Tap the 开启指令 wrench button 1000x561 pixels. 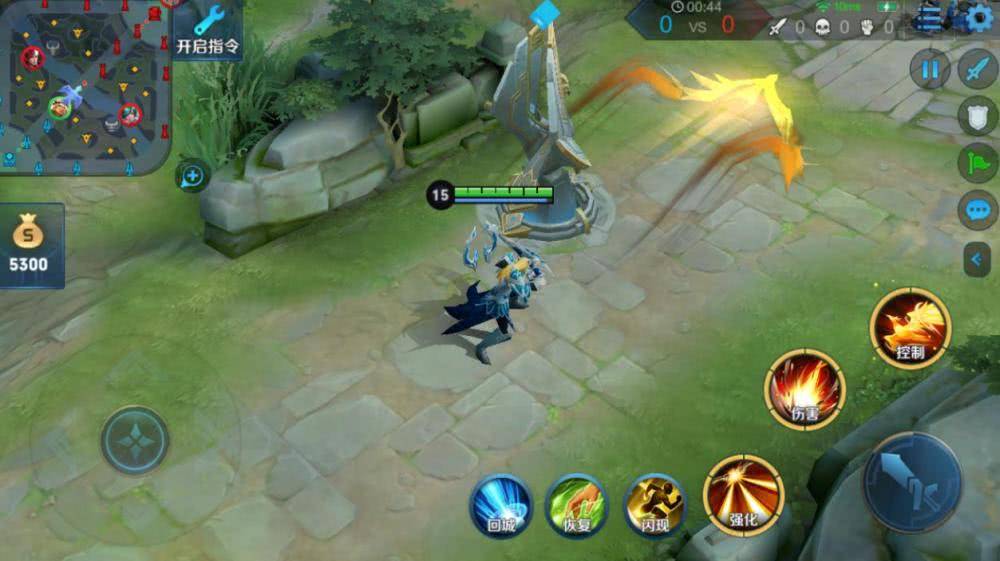208,30
